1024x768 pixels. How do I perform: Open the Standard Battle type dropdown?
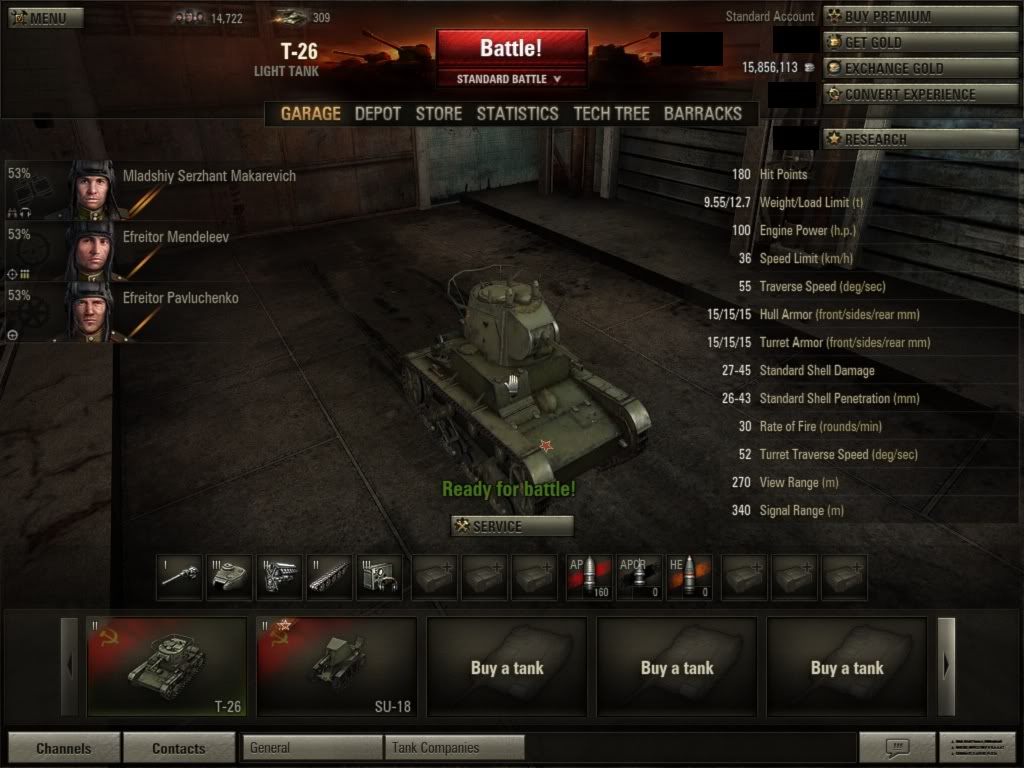(510, 79)
